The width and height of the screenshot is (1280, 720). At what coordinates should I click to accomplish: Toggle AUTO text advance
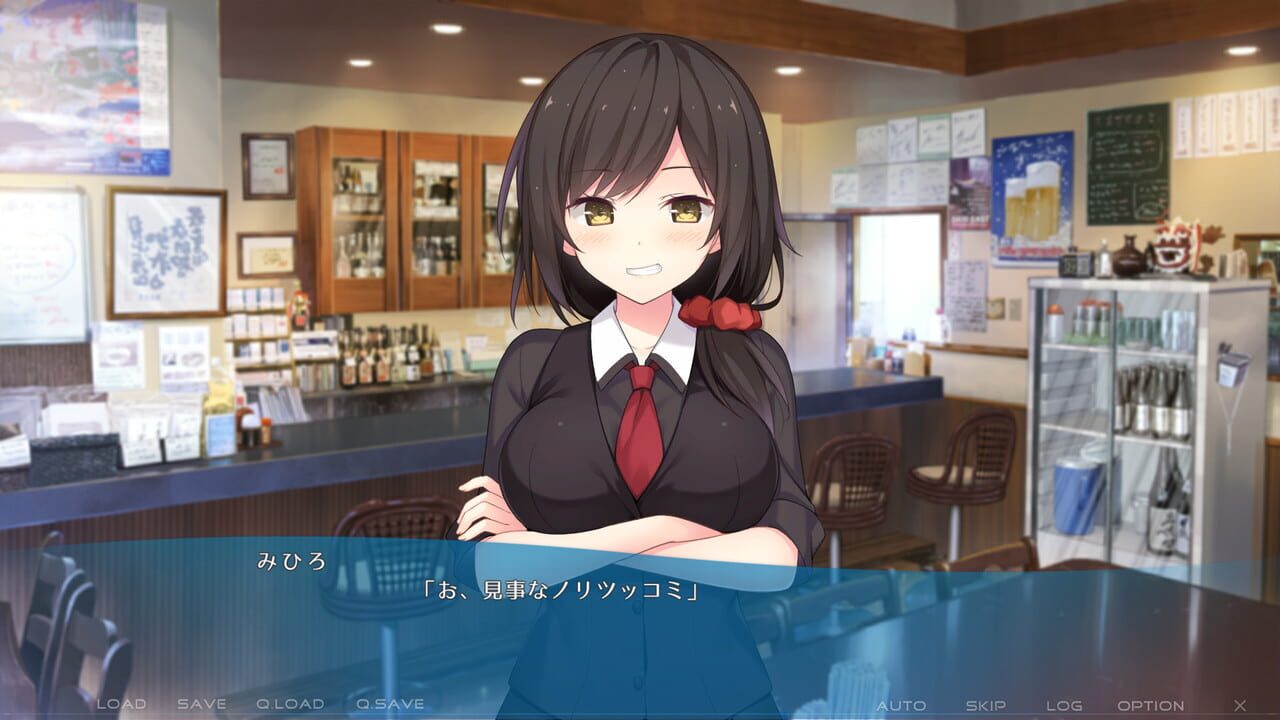[901, 705]
